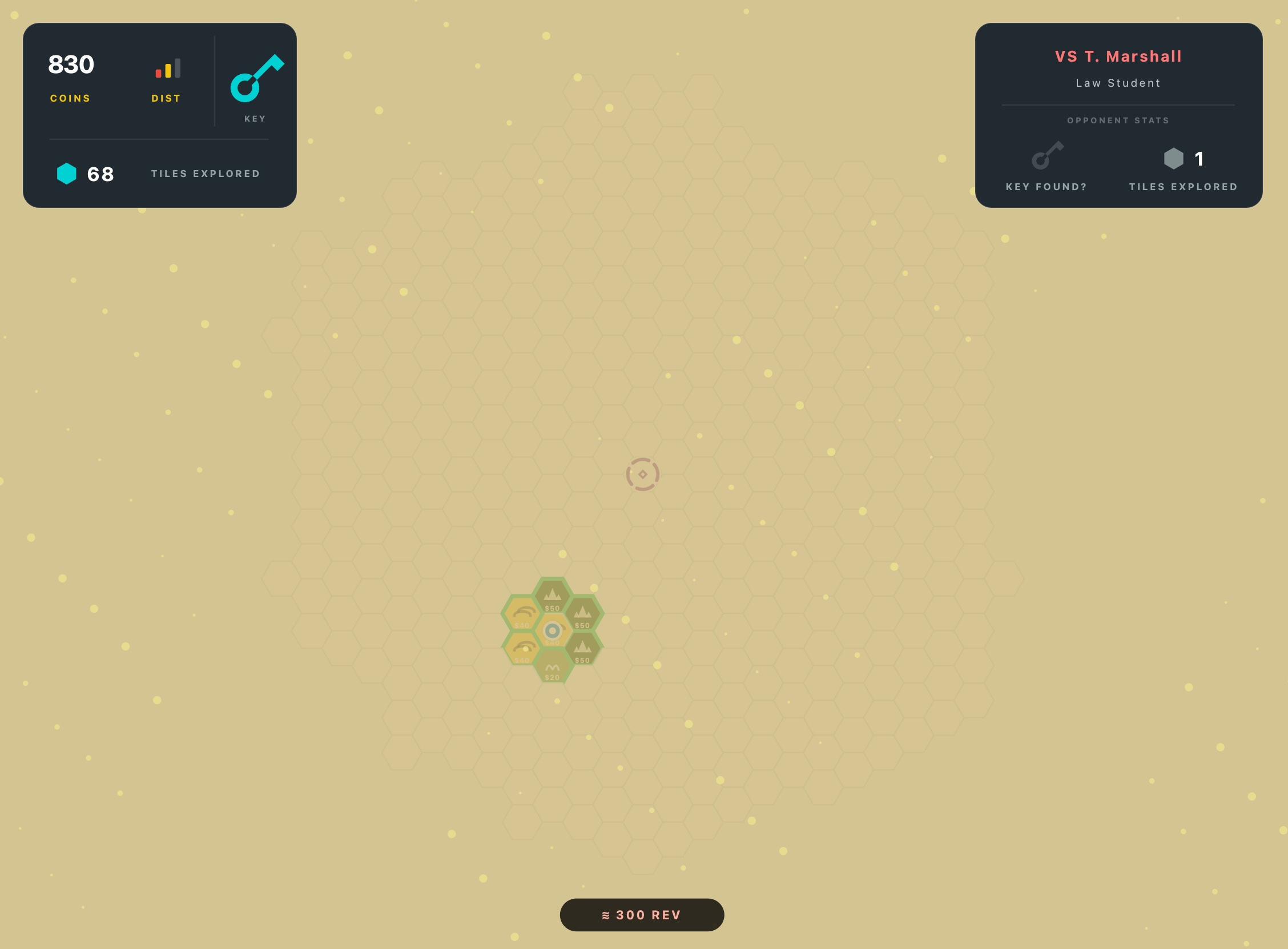This screenshot has height=949, width=1288.
Task: Click the cyan hexagon tiles explored icon
Action: click(67, 174)
